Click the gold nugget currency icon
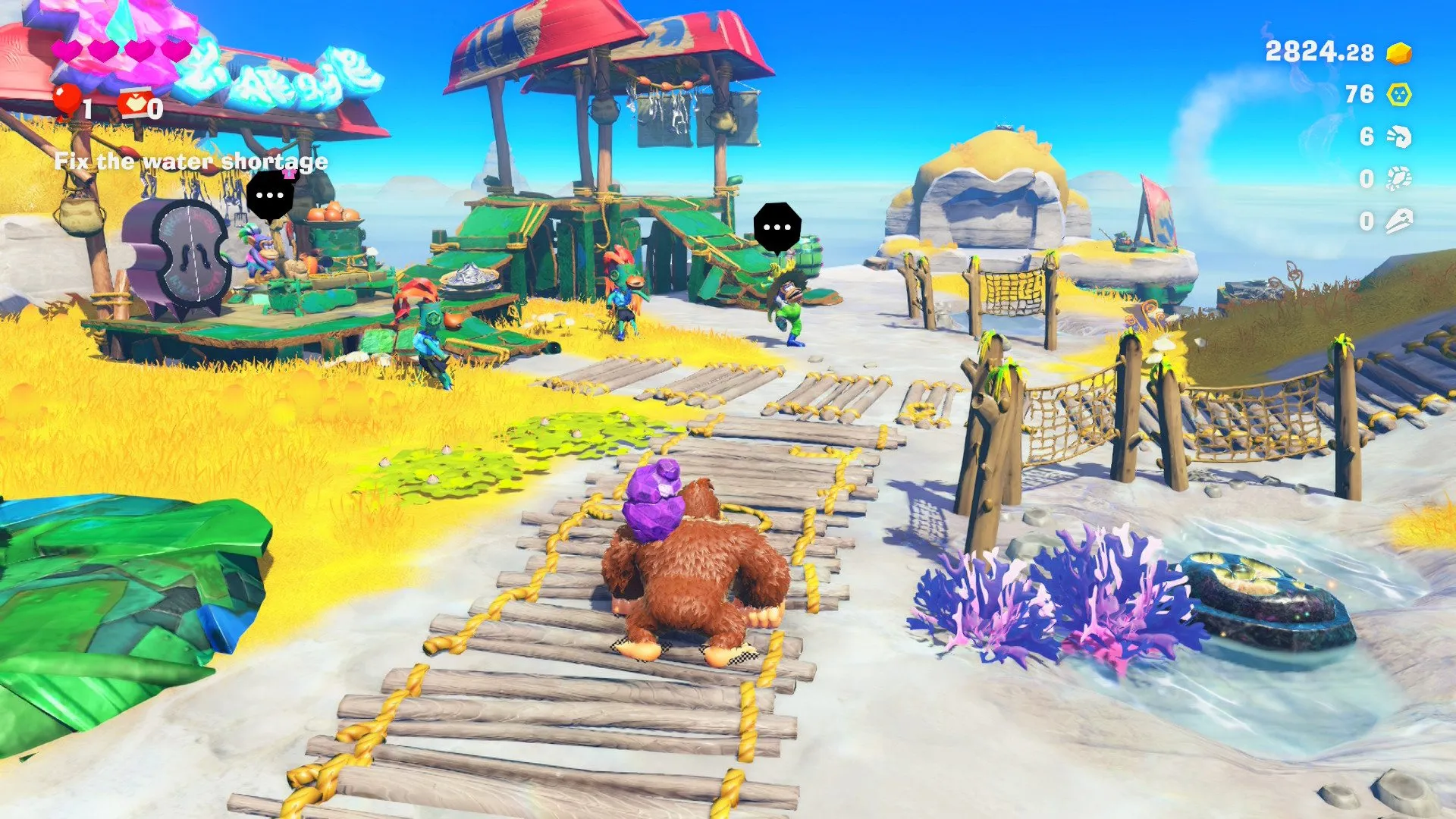 (x=1399, y=55)
